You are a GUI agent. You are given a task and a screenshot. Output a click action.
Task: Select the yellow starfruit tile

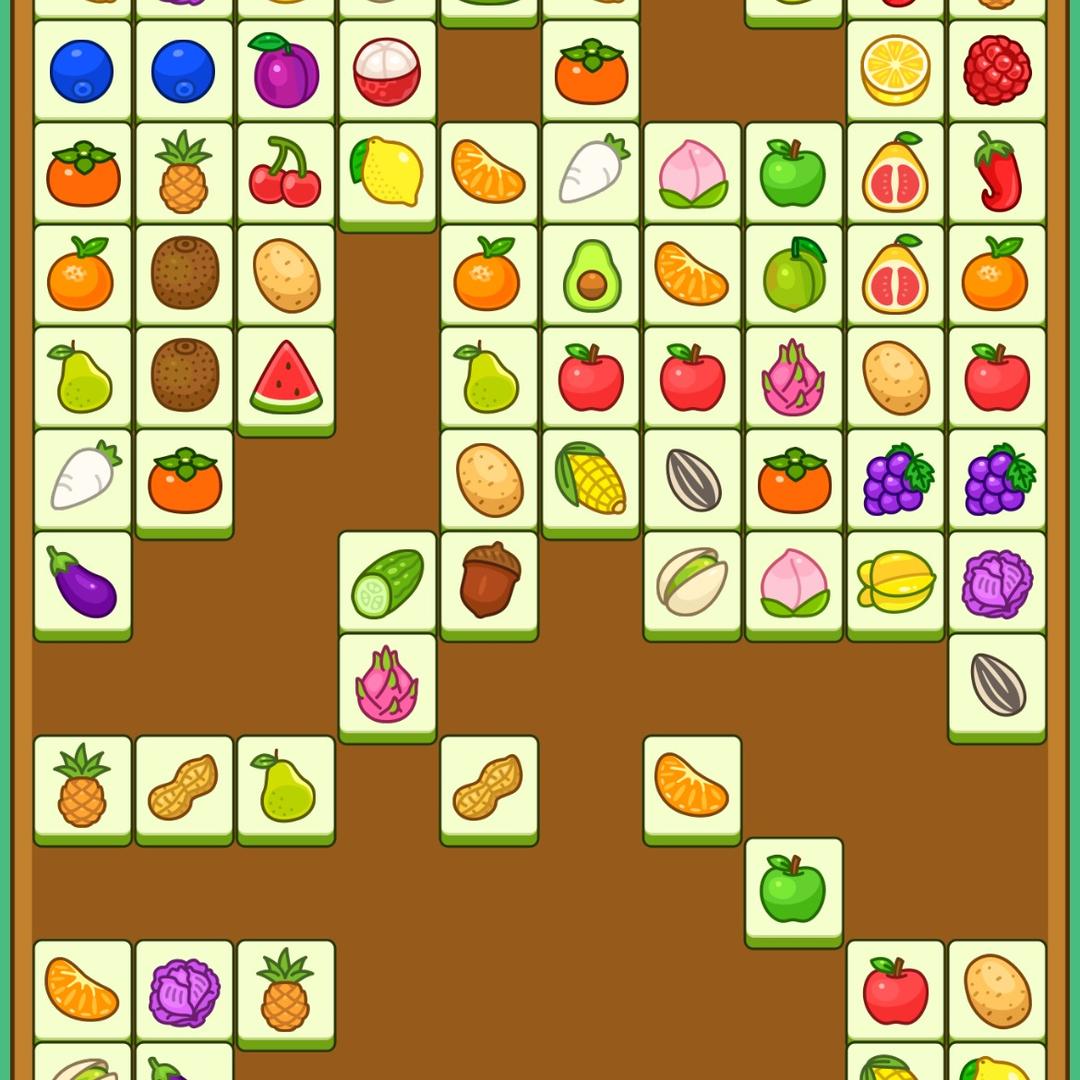point(895,581)
